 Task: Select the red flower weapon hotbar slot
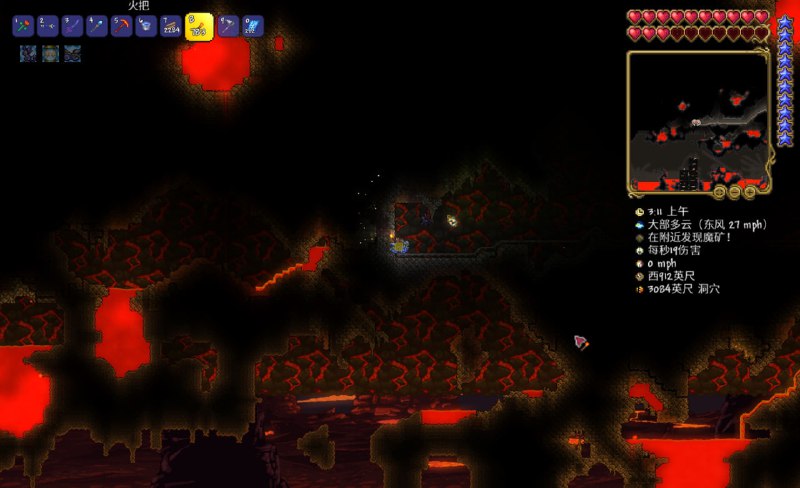23,27
